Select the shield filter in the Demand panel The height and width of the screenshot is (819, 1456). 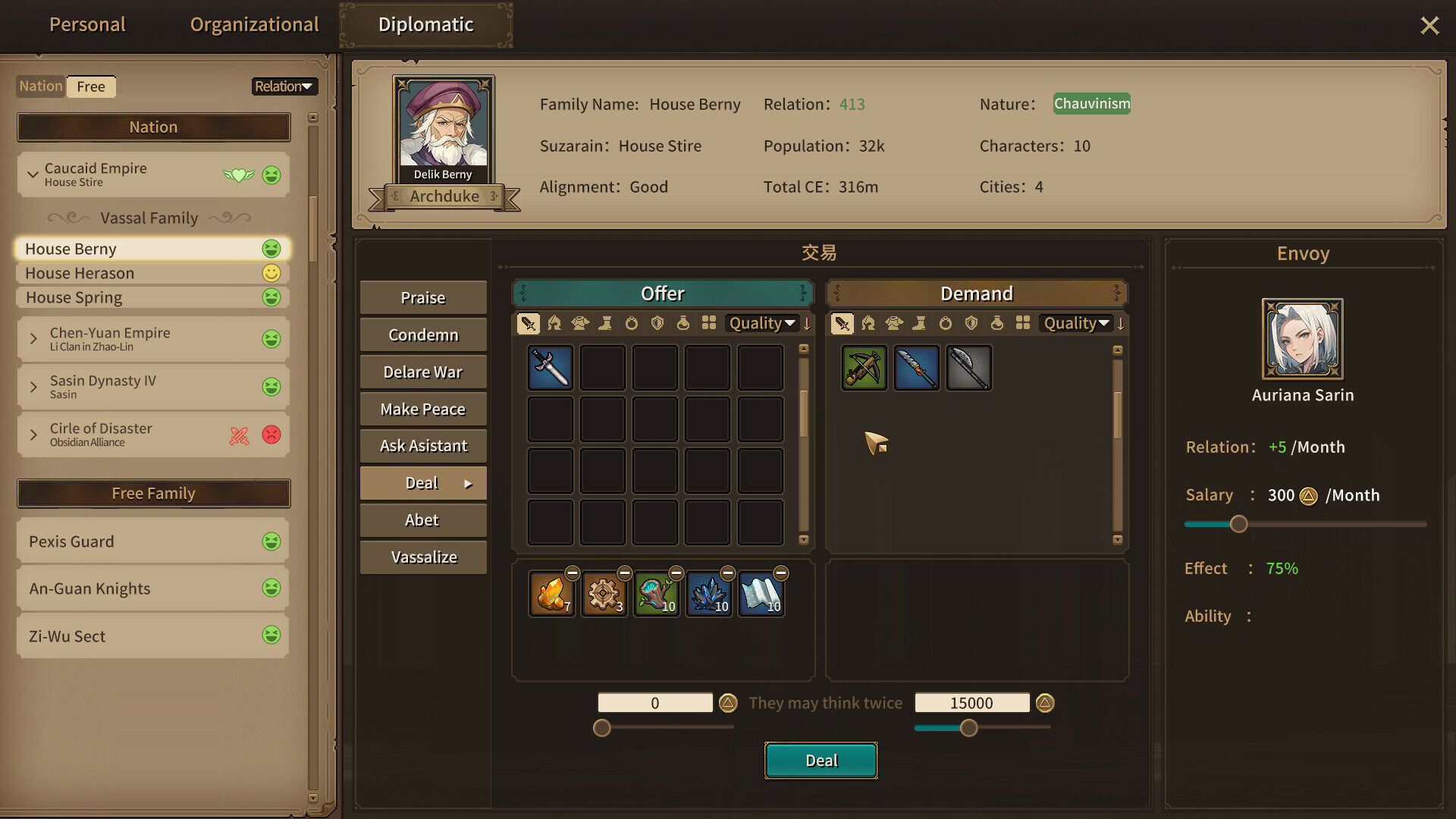click(971, 323)
